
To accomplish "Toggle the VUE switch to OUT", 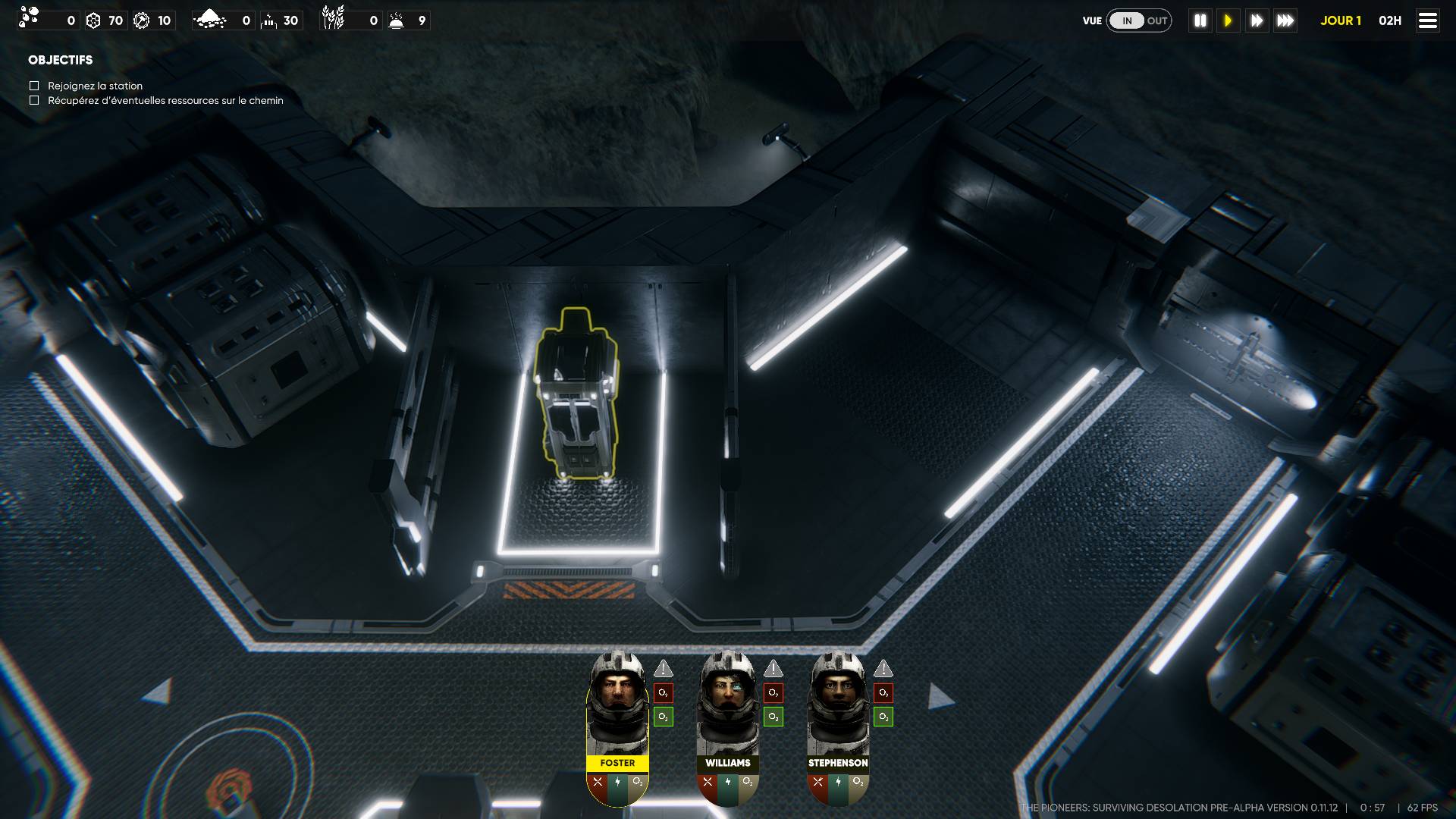I will point(1156,20).
